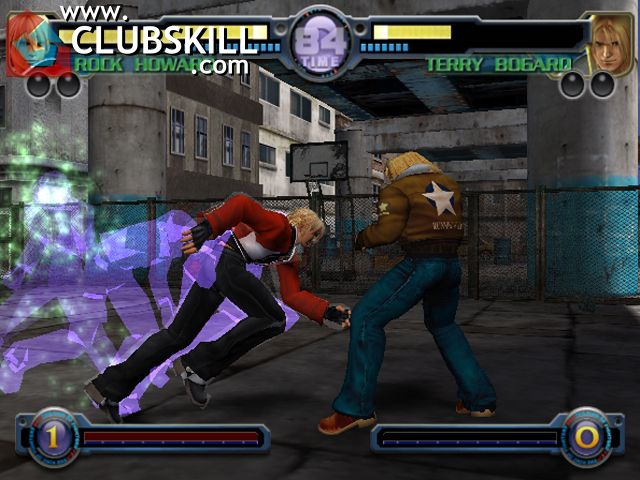Select Terry Bogard's character portrait

609,43
